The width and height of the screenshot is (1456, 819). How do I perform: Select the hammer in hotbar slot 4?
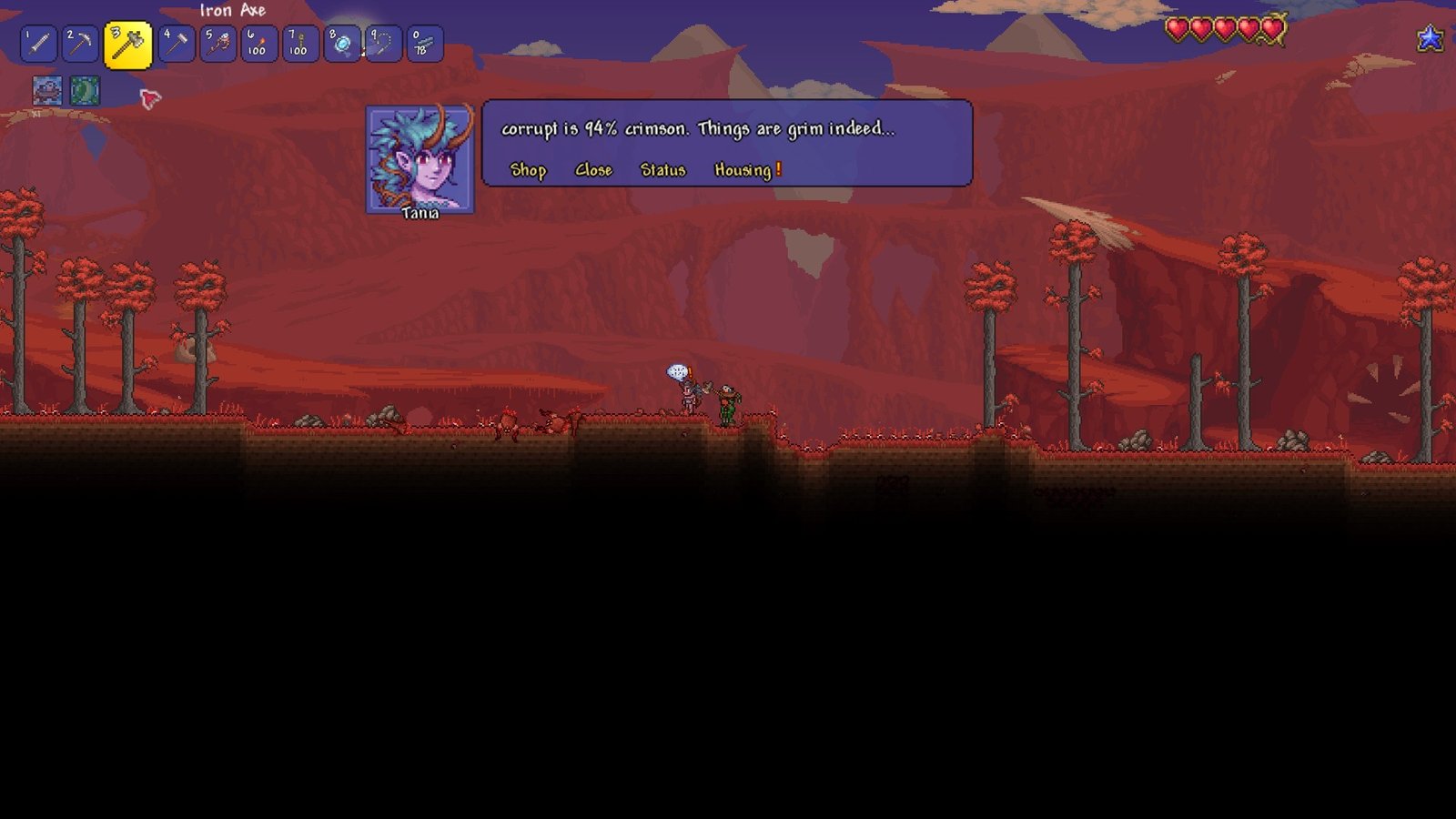click(x=176, y=44)
